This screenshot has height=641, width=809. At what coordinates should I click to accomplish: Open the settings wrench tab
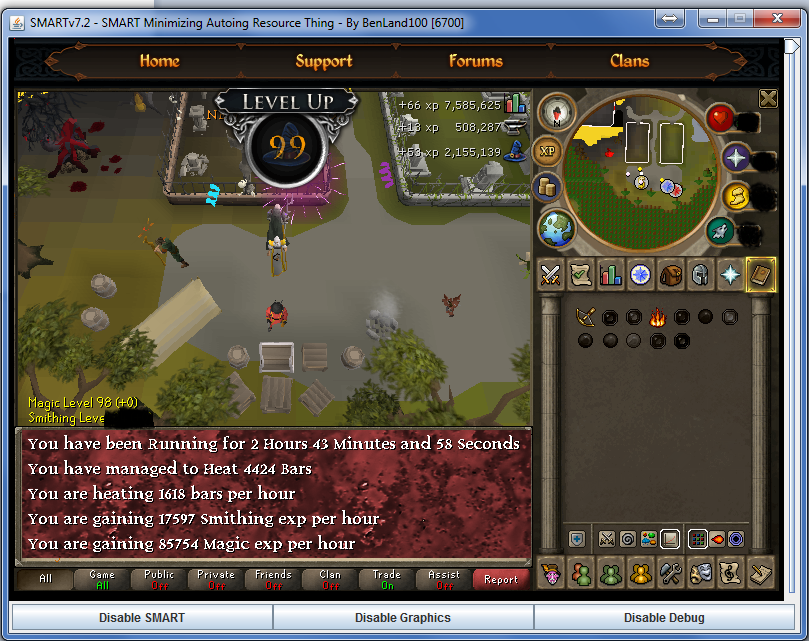click(670, 573)
